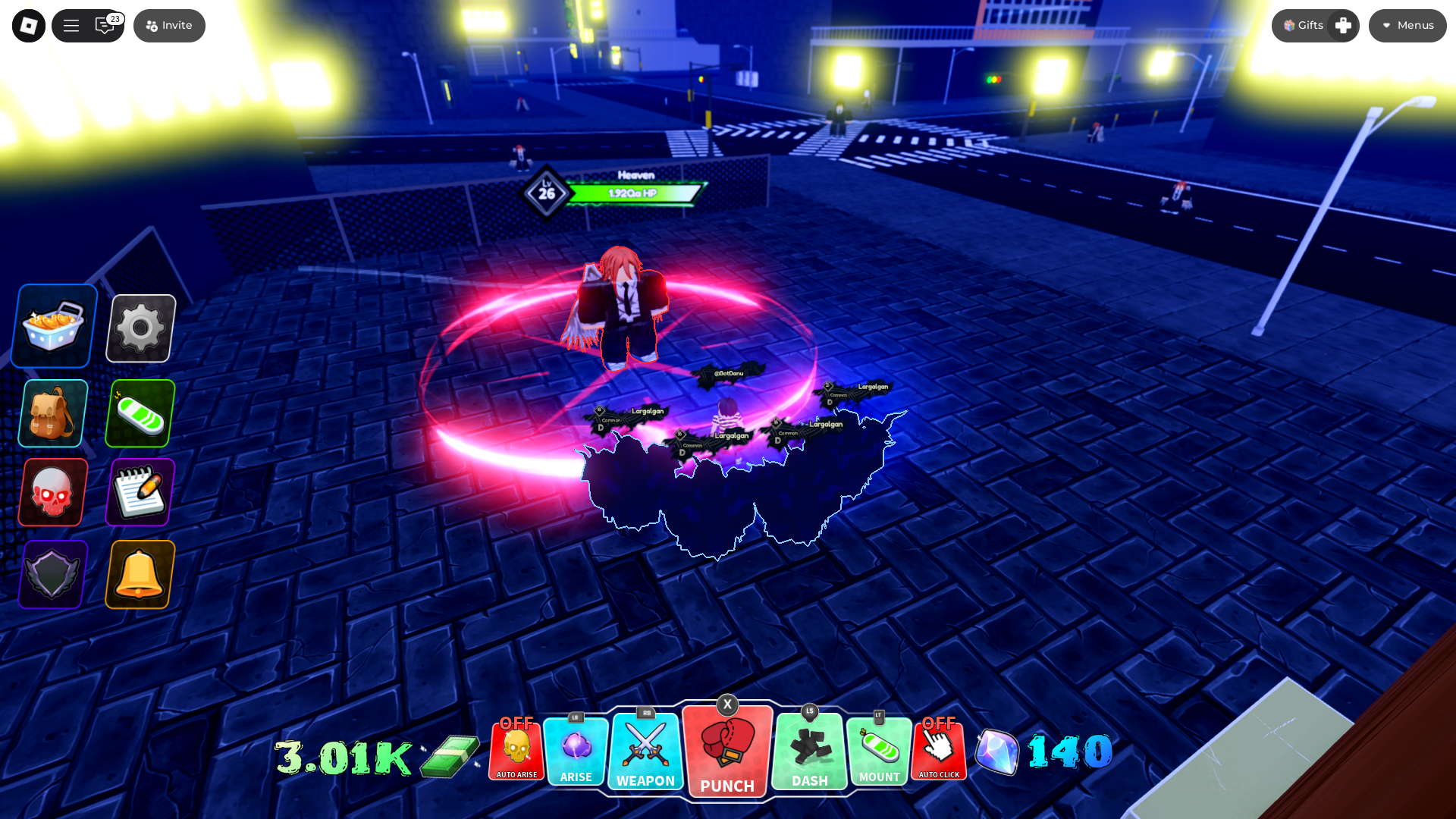This screenshot has width=1456, height=819.
Task: Expand the Menus dropdown
Action: 1407,26
